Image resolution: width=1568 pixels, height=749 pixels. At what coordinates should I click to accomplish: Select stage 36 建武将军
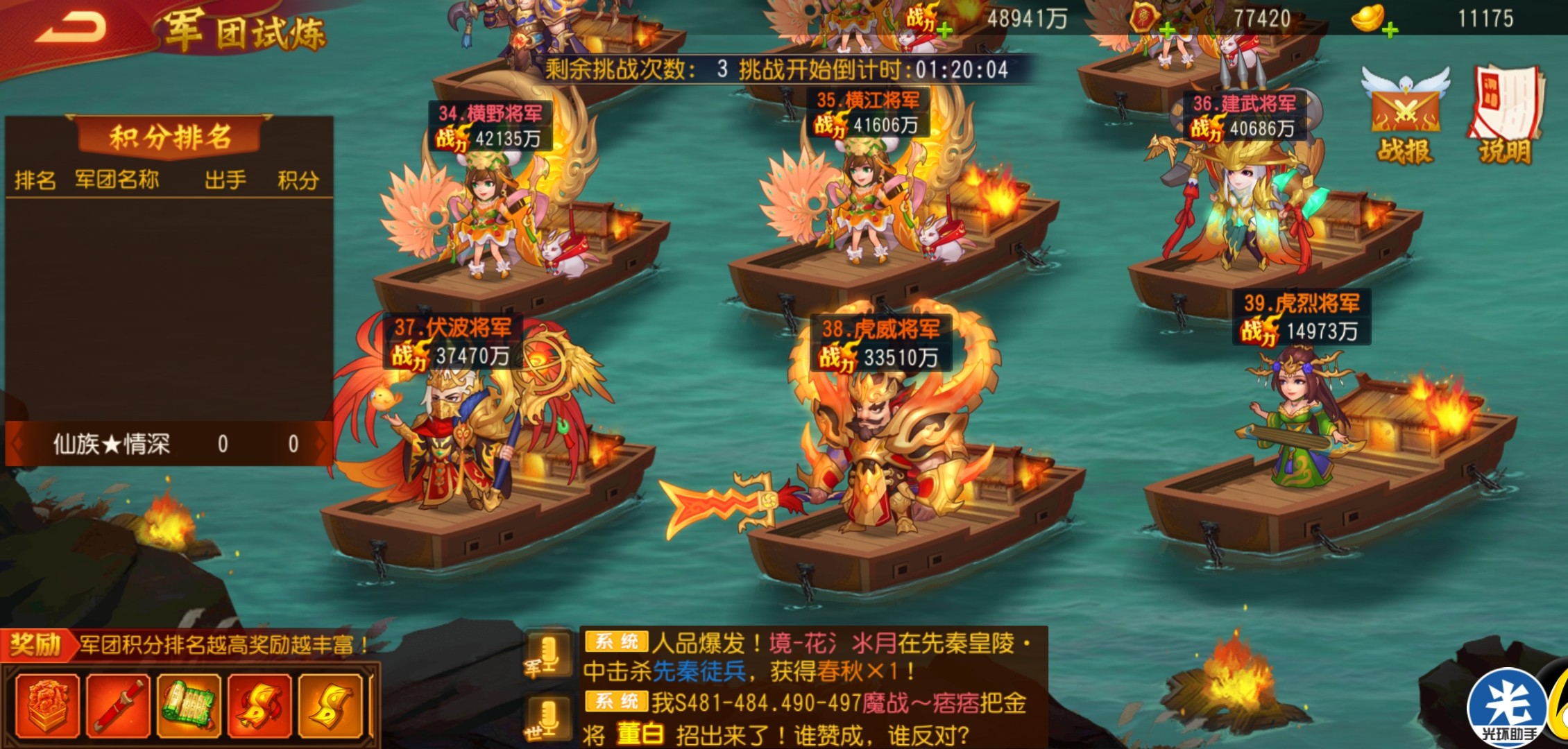click(1242, 208)
